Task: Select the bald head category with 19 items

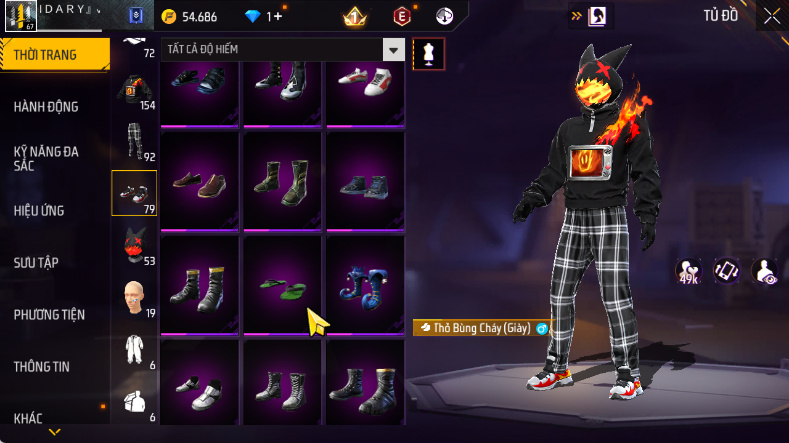Action: (132, 297)
